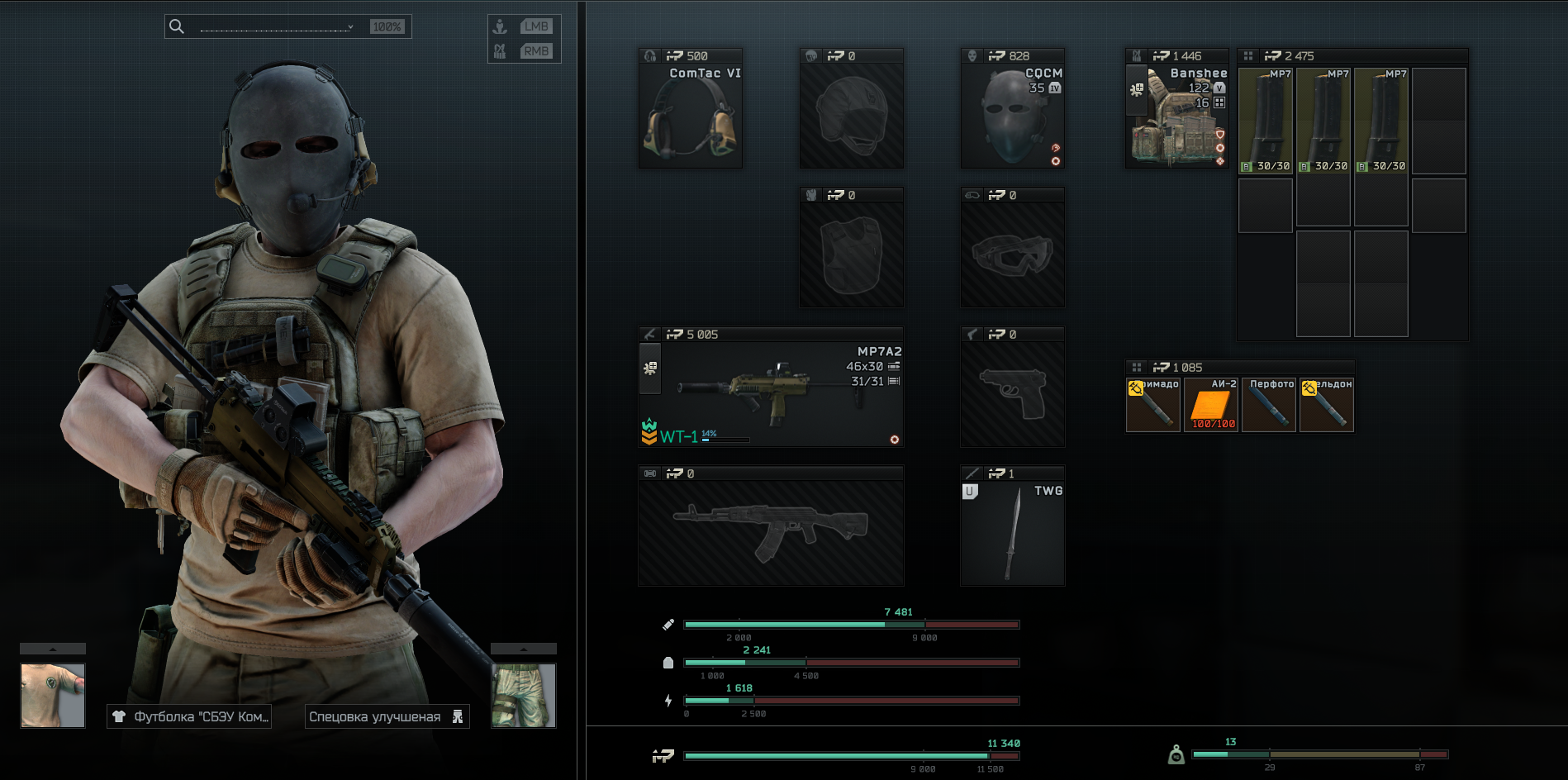This screenshot has width=1568, height=780.
Task: Select the empty body armor slot
Action: coord(851,254)
